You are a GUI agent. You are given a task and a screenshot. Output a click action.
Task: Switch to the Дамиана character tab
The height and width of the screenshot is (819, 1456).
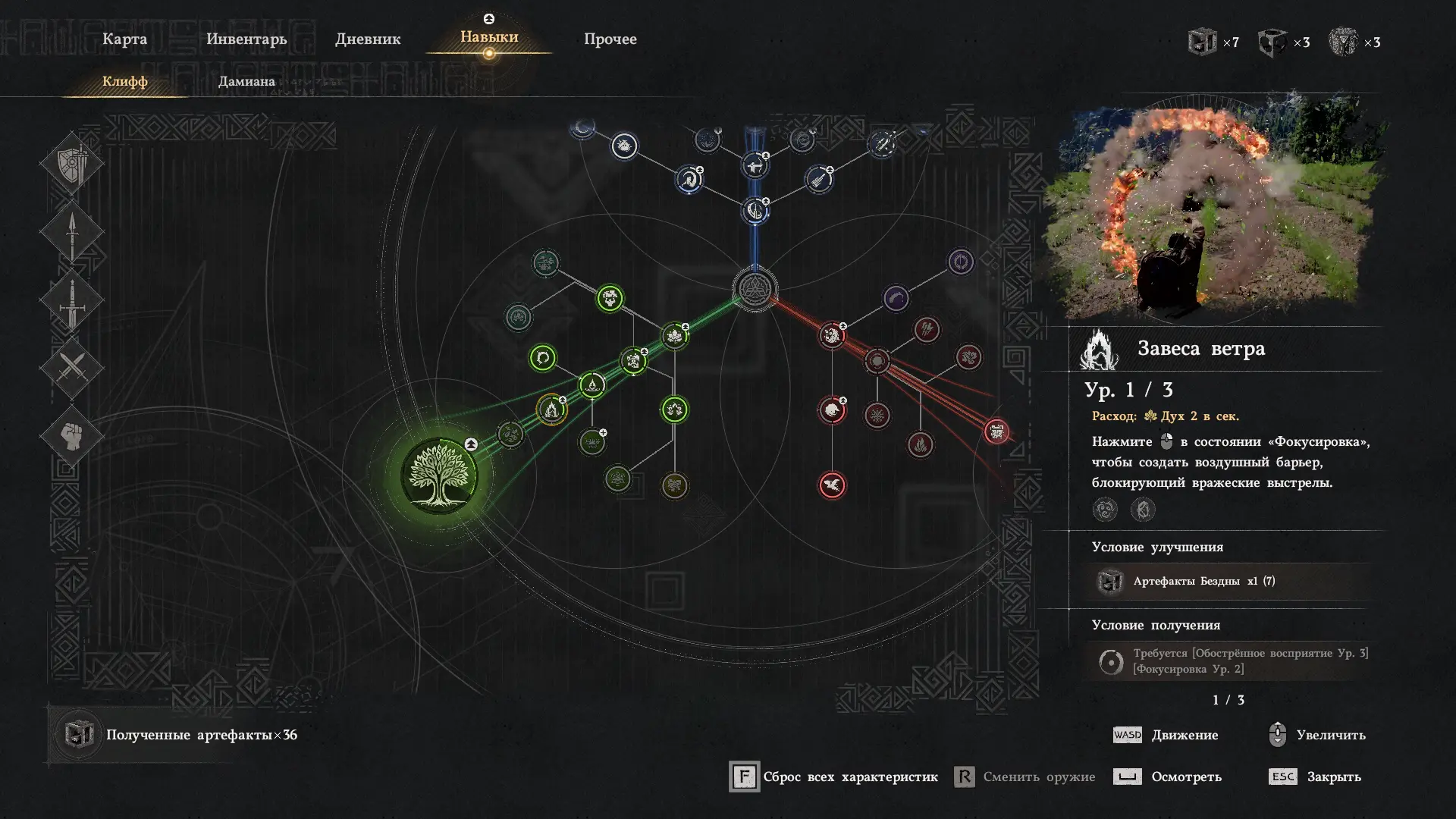(x=246, y=81)
